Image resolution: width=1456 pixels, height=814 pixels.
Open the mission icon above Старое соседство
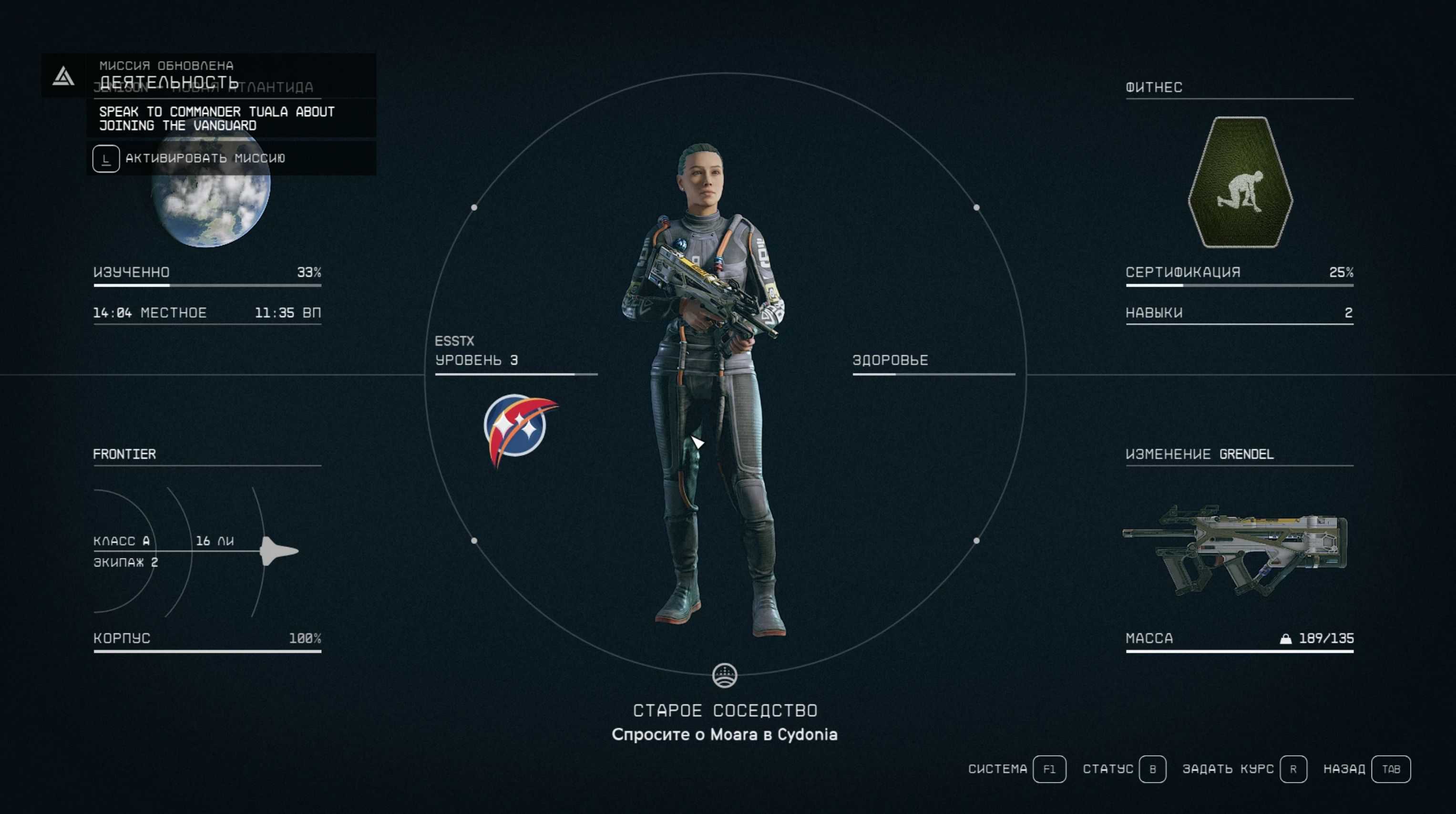coord(725,675)
